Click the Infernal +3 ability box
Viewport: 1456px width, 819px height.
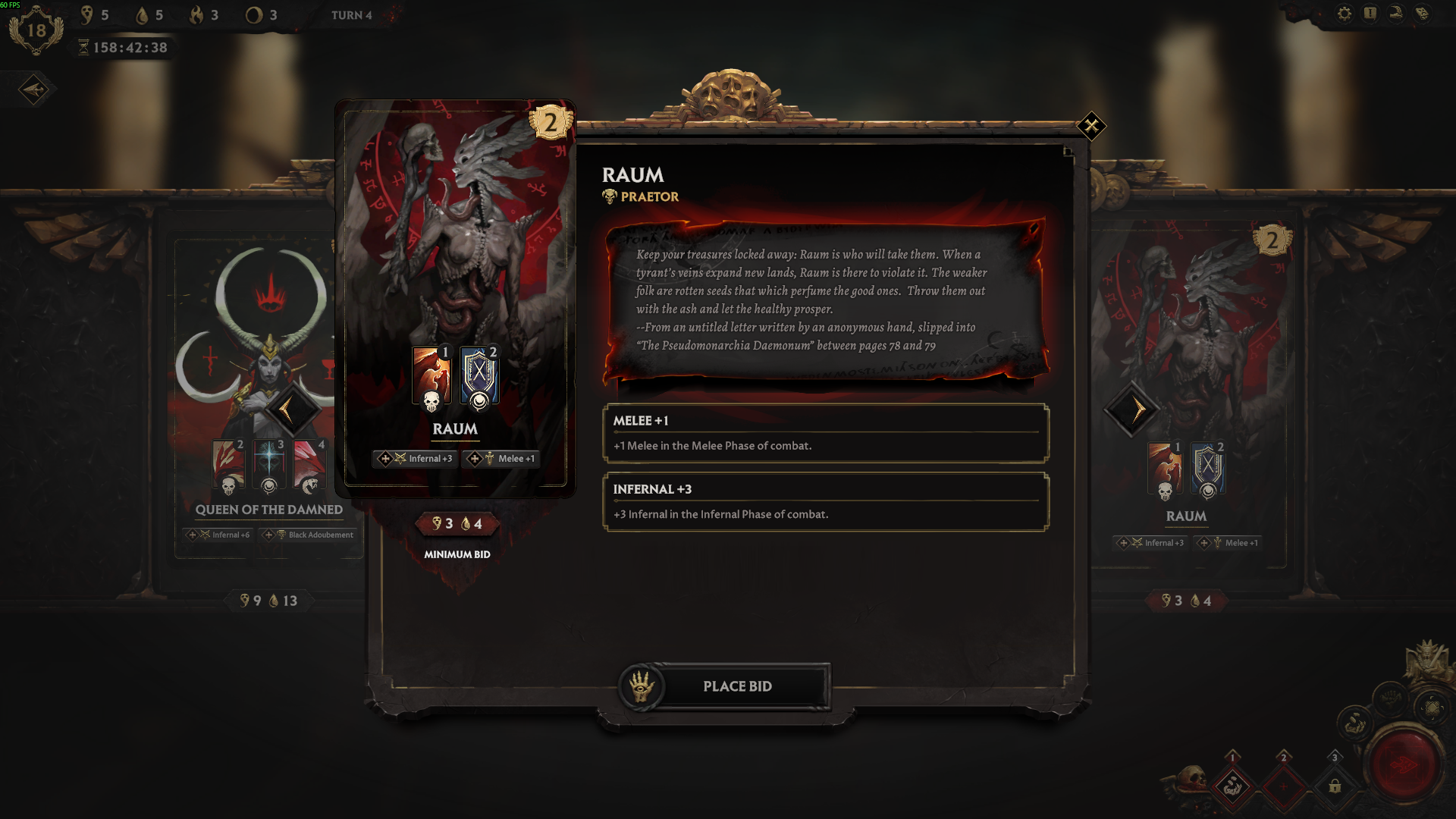(826, 501)
